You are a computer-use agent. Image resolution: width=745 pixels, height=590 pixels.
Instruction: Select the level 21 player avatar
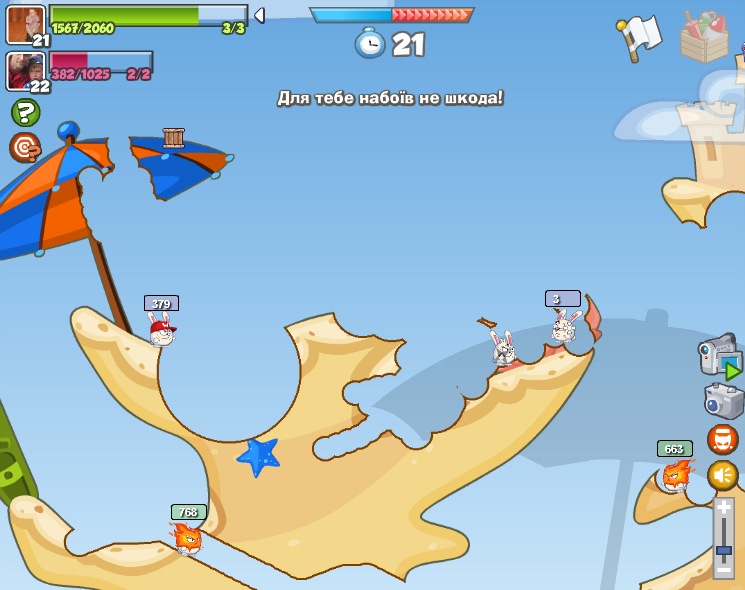25,25
